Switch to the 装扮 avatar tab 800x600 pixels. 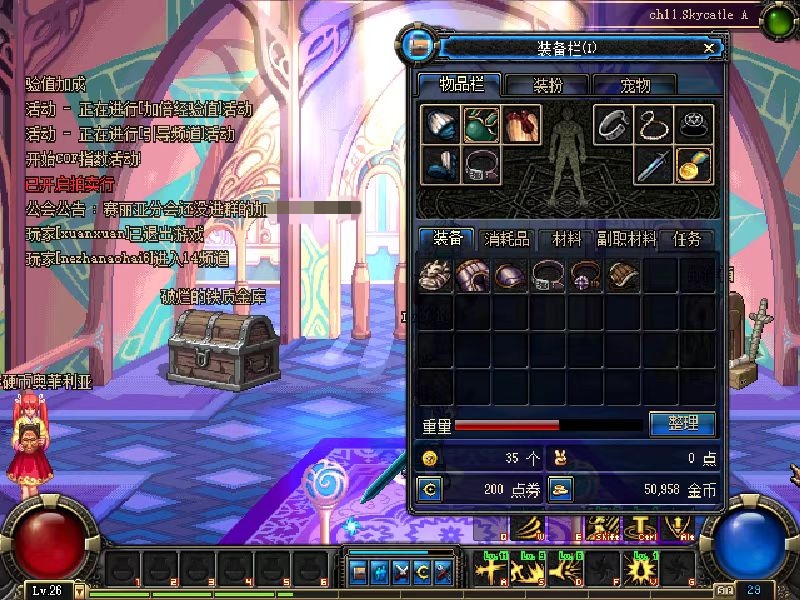pos(546,85)
